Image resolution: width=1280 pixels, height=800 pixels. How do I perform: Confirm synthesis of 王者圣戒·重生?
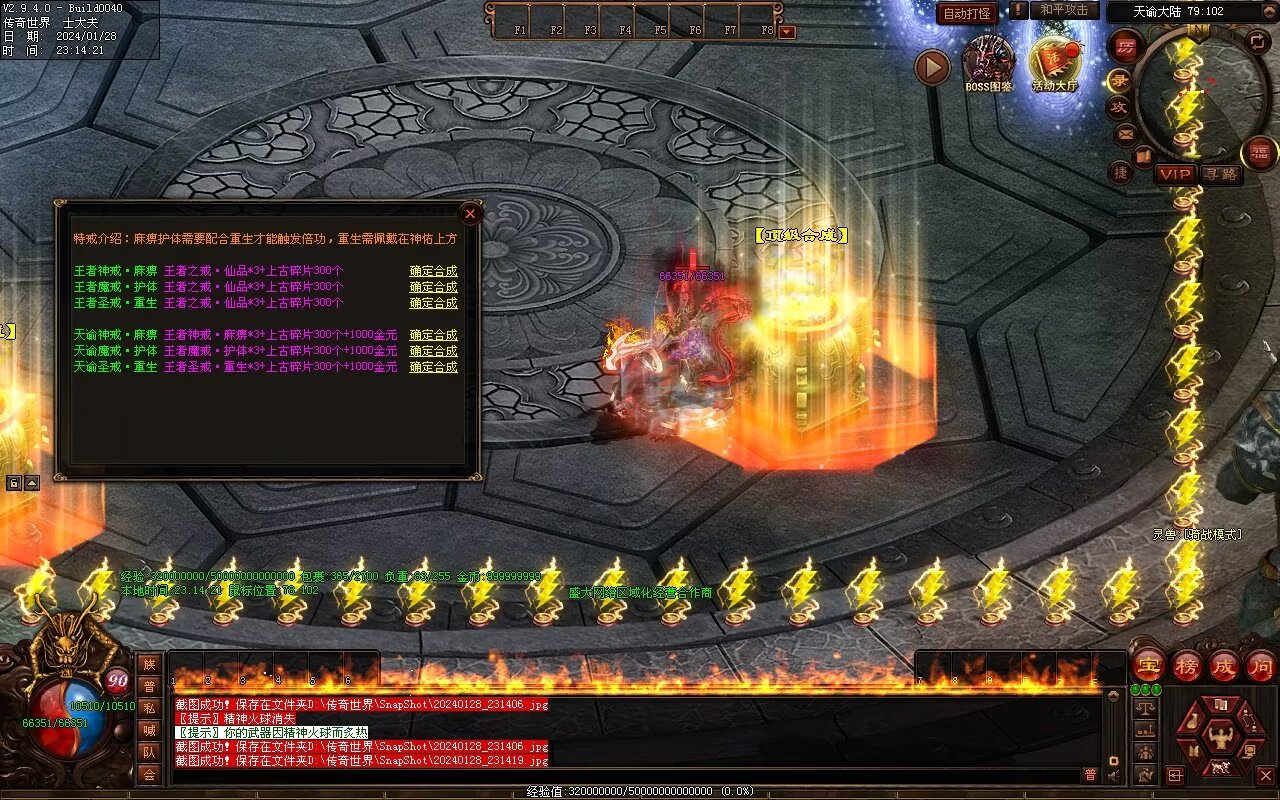[x=433, y=303]
